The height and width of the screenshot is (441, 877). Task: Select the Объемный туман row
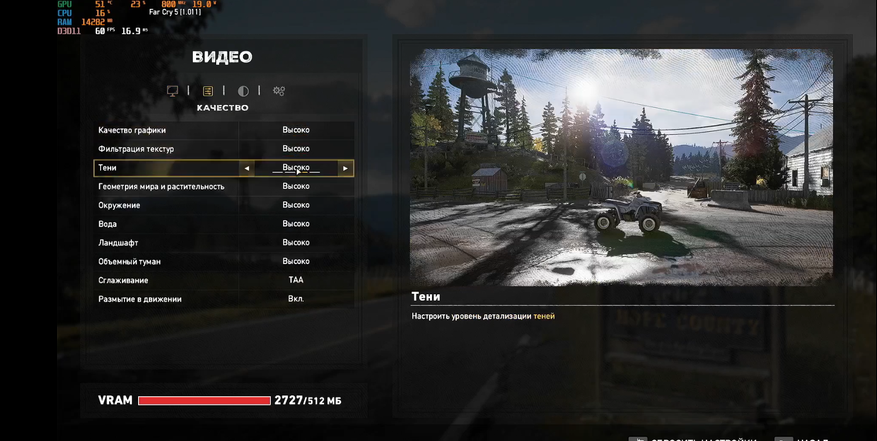pos(224,261)
